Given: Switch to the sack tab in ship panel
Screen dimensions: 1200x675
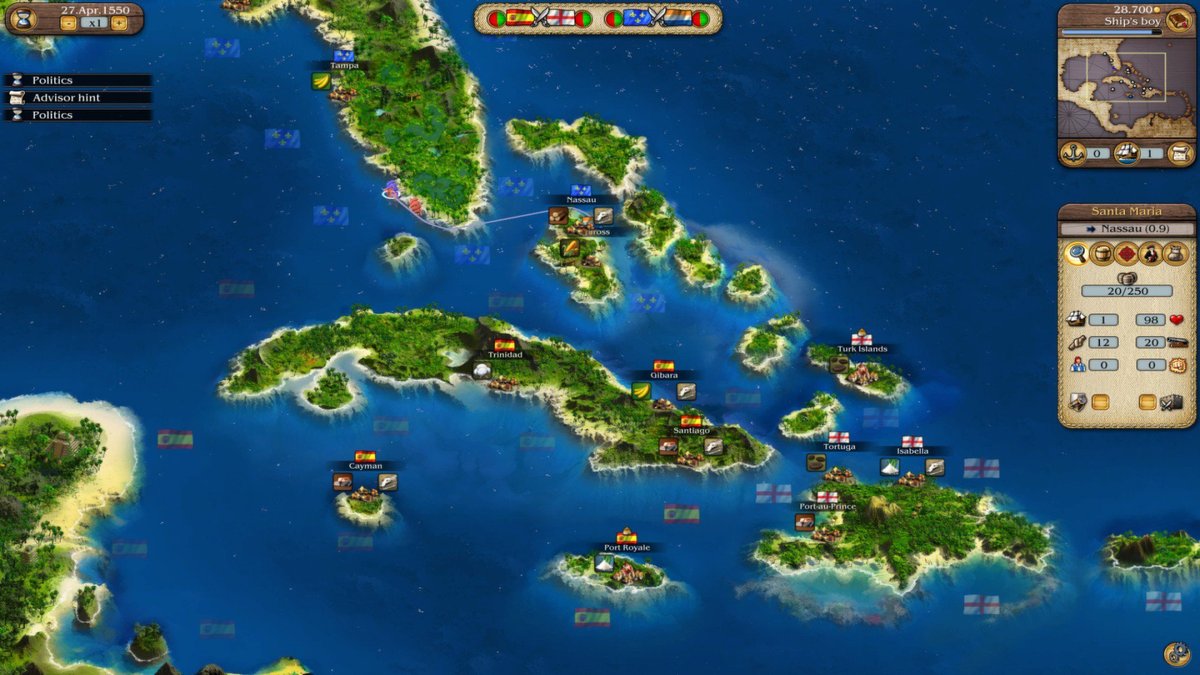Looking at the screenshot, I should point(1177,253).
